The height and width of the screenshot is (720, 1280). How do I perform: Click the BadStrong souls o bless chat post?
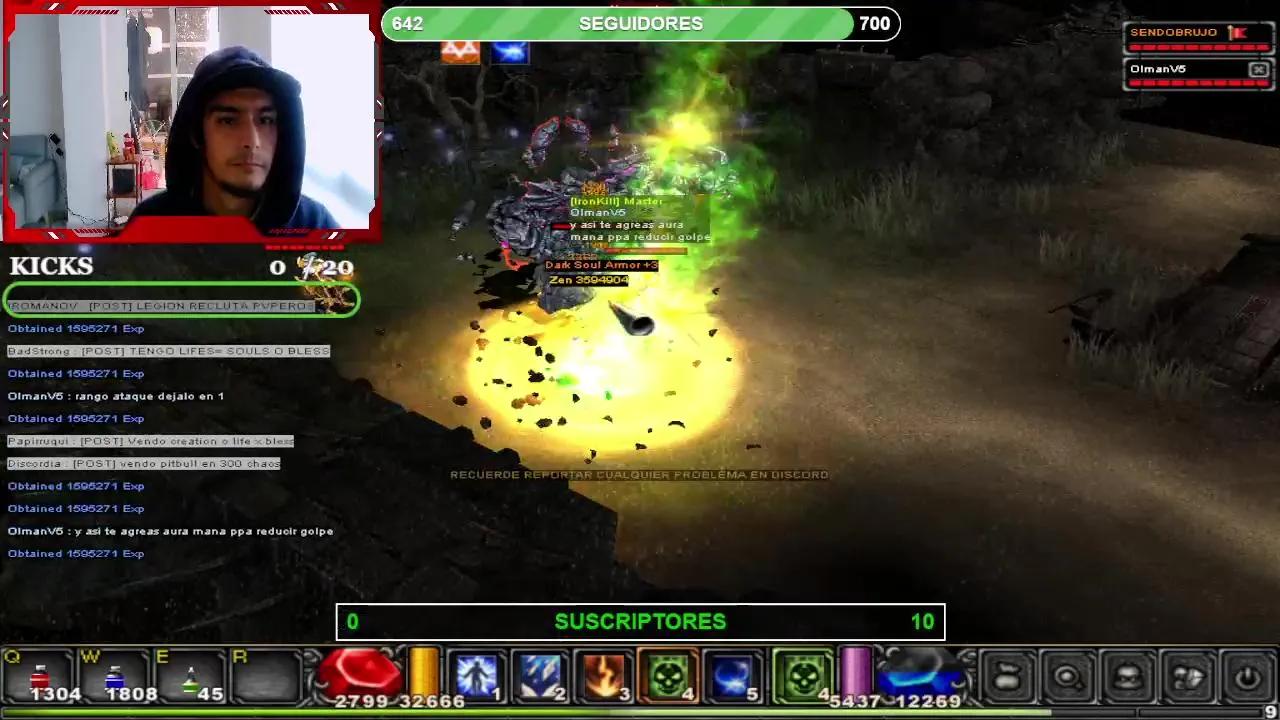170,350
